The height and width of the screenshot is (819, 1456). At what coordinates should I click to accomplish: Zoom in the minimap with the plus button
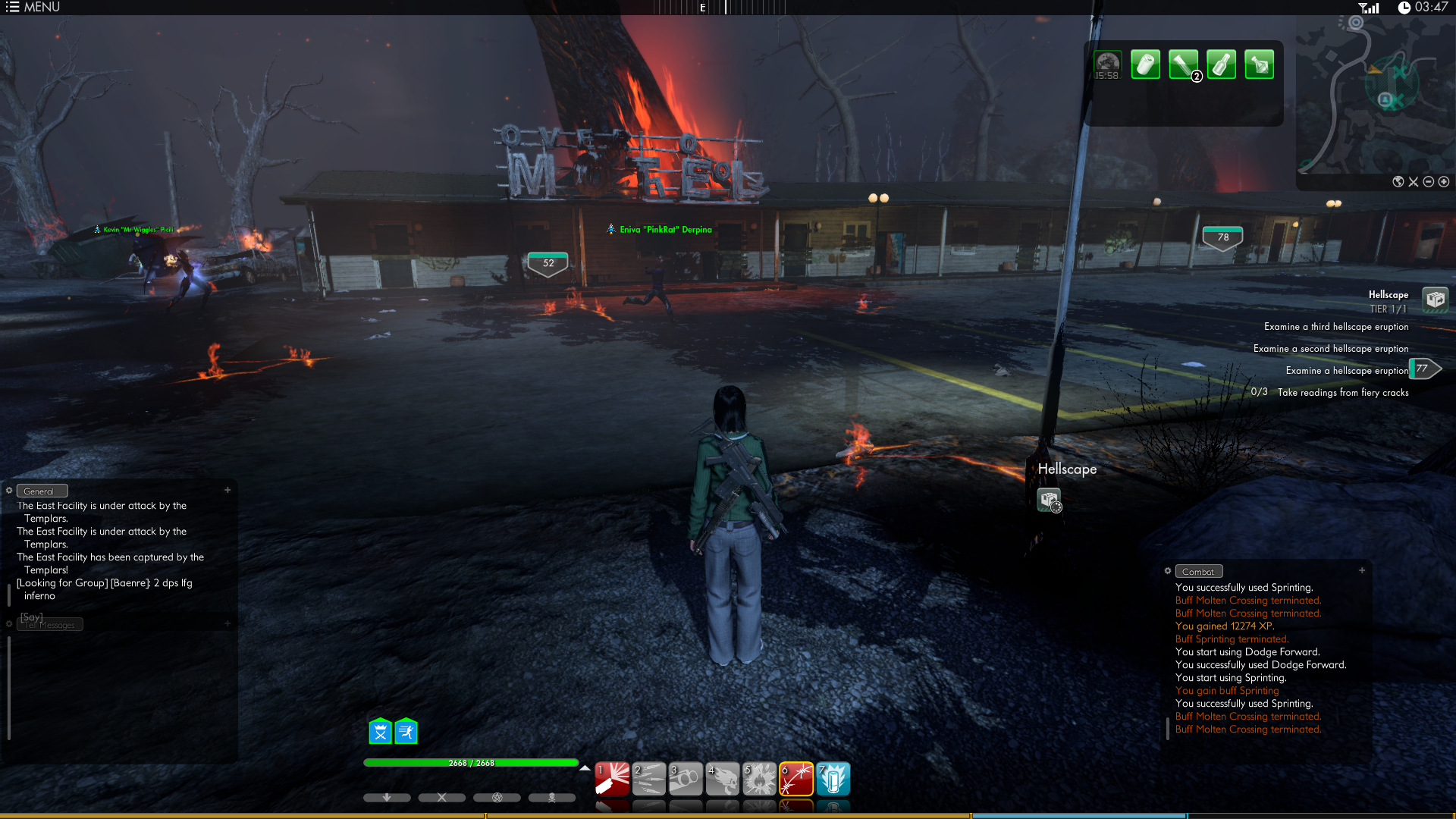(x=1444, y=182)
